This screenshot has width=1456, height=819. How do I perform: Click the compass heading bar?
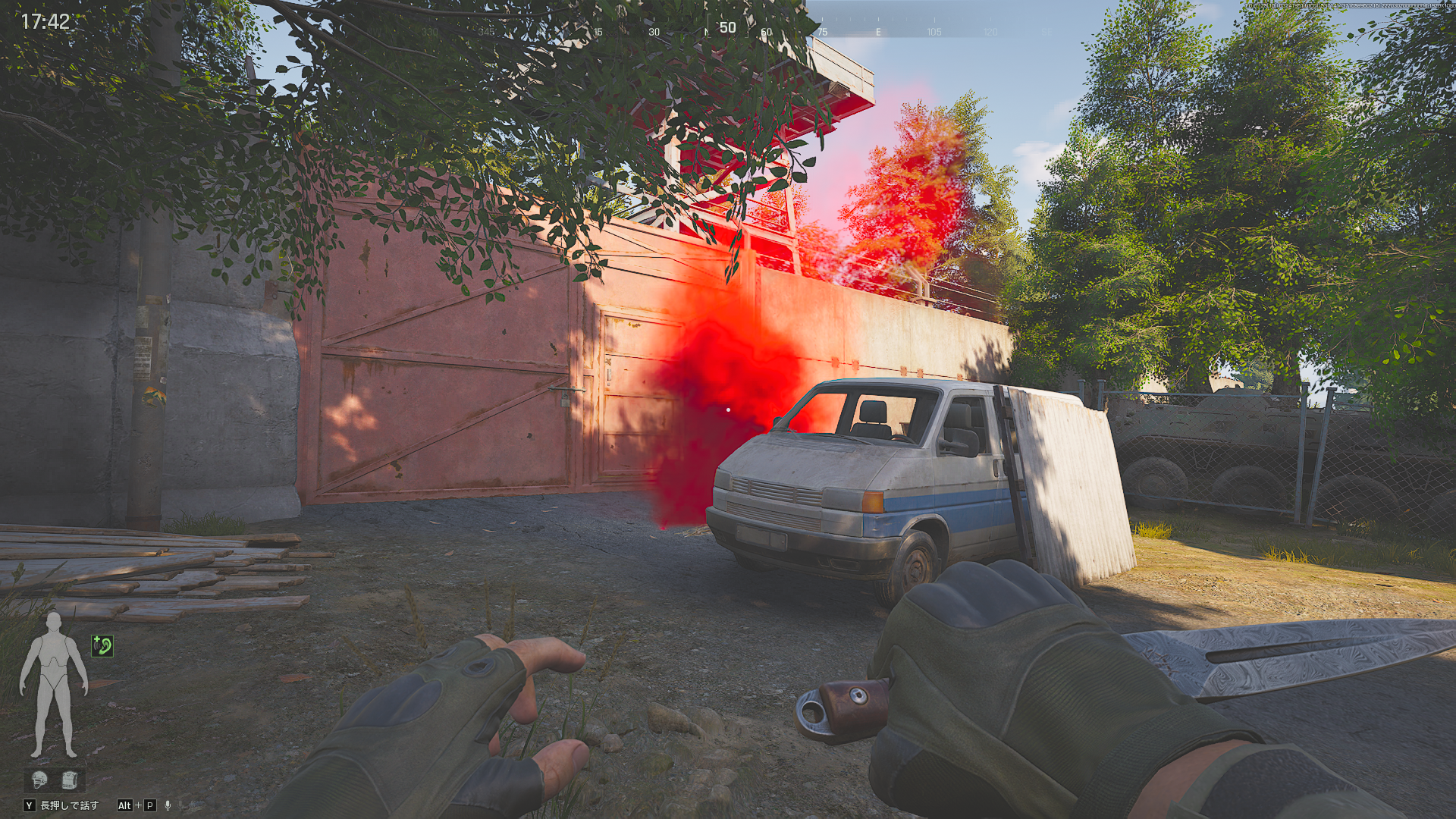(727, 29)
